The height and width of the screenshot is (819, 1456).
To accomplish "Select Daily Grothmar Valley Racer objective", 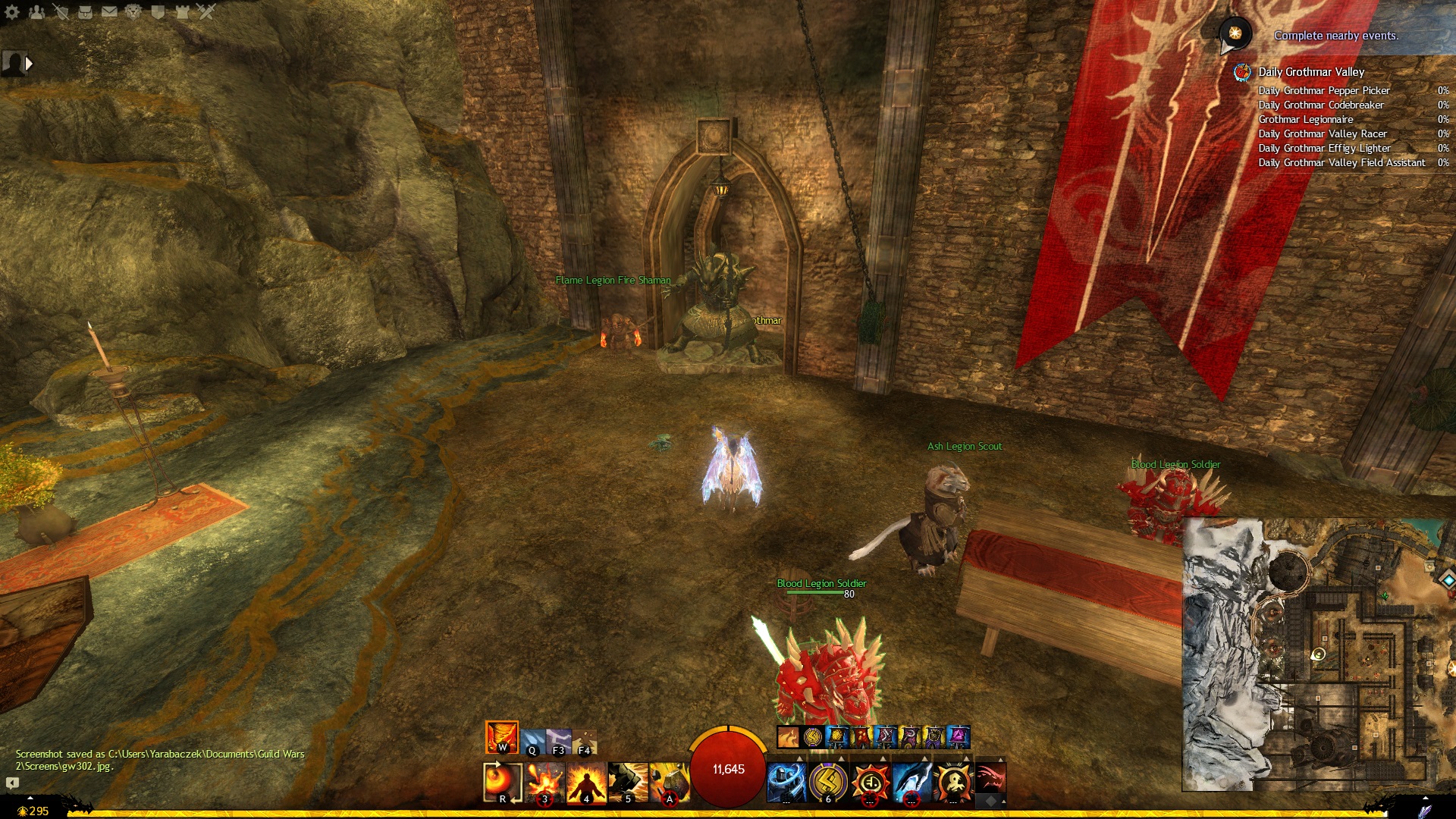I will click(x=1322, y=133).
